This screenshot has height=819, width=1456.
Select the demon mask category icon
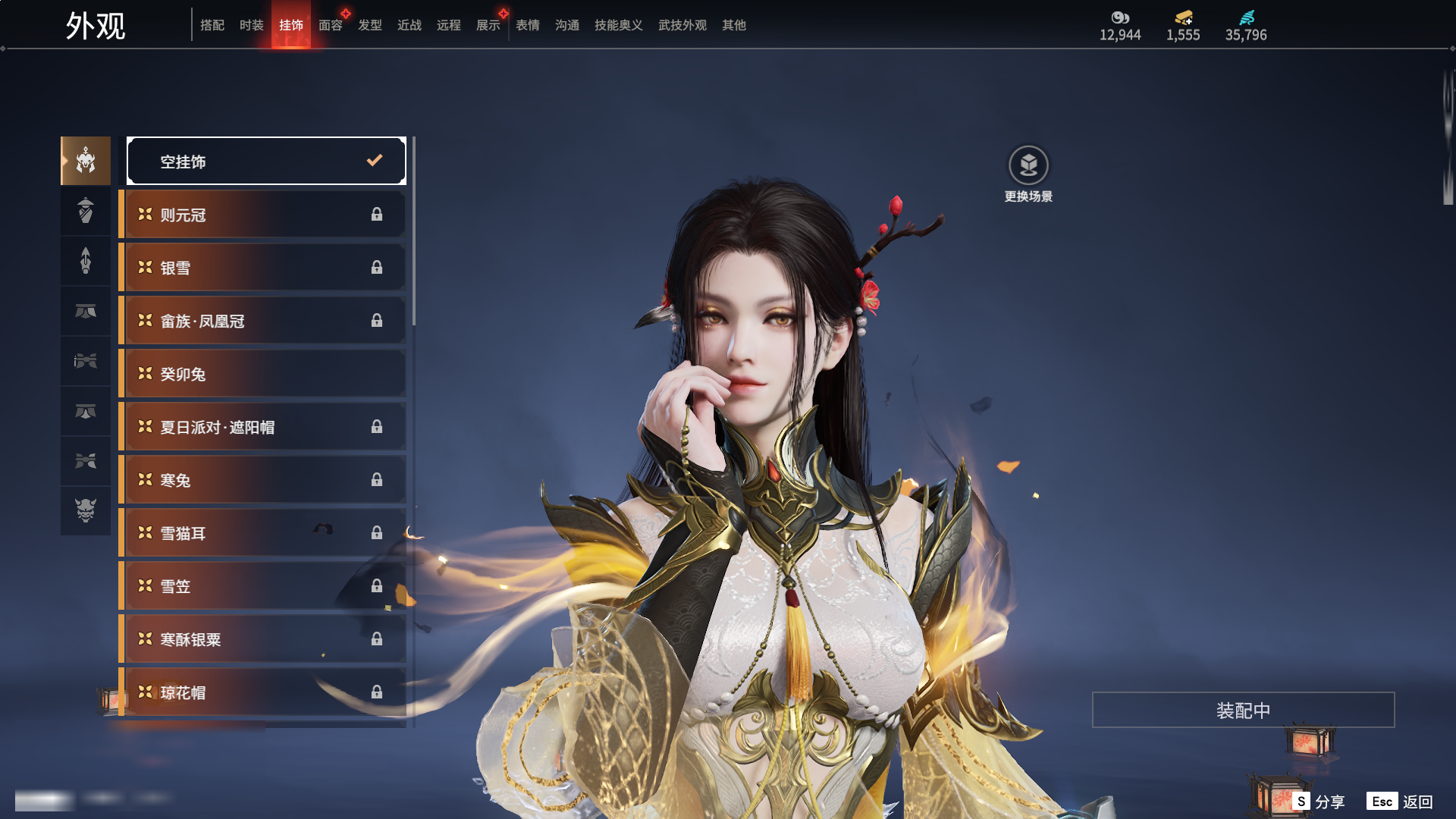[86, 510]
